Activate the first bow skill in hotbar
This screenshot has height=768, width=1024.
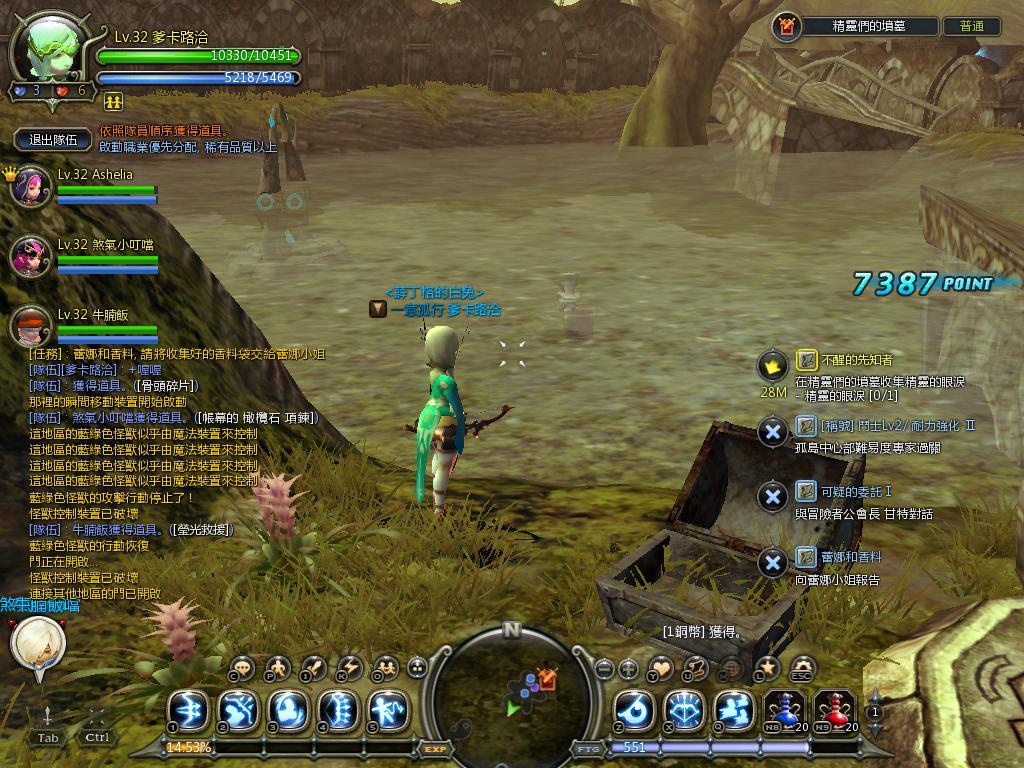(x=188, y=711)
